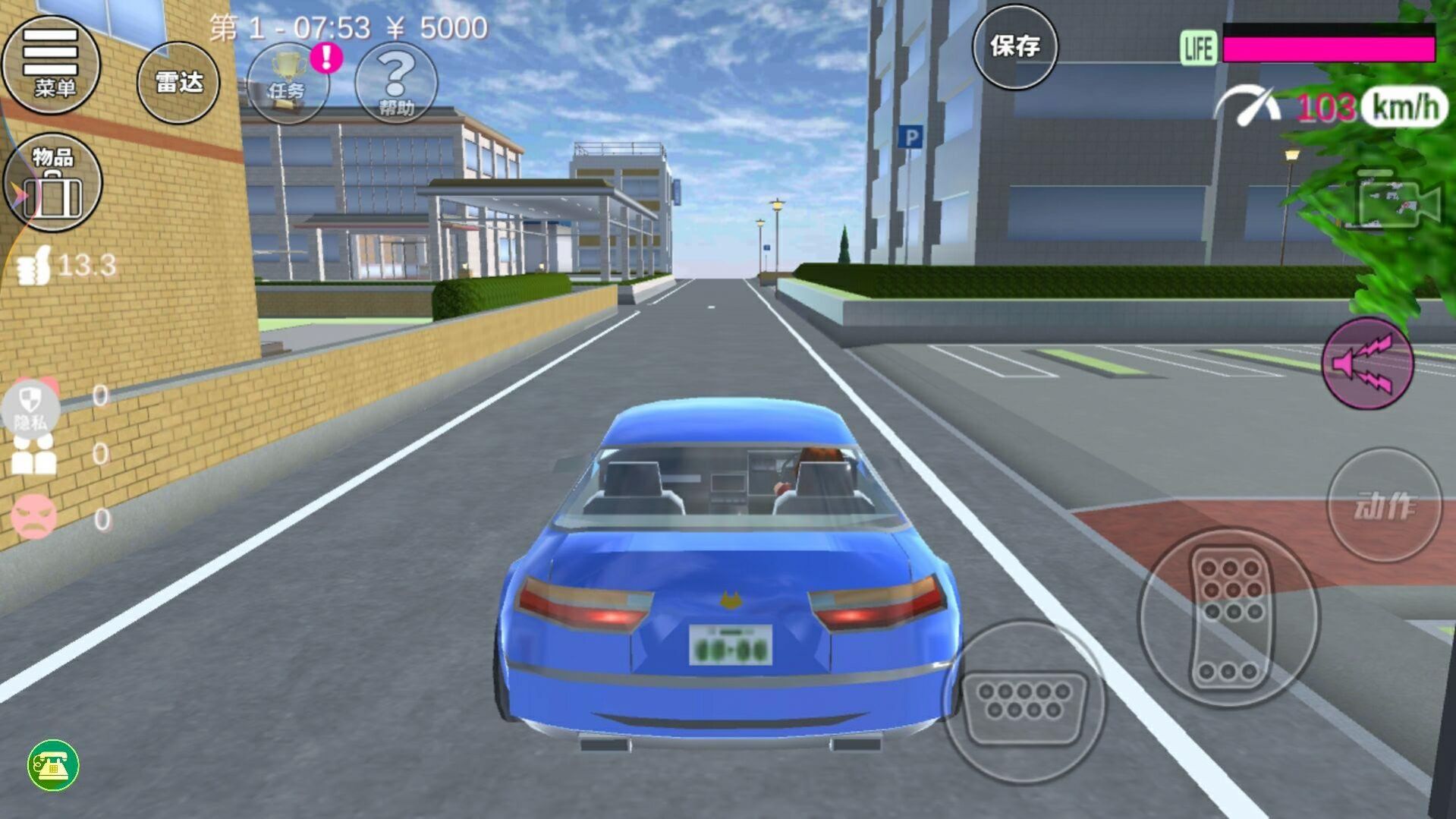Viewport: 1456px width, 819px height.
Task: Open the 物品 suitcase inventory
Action: click(52, 183)
